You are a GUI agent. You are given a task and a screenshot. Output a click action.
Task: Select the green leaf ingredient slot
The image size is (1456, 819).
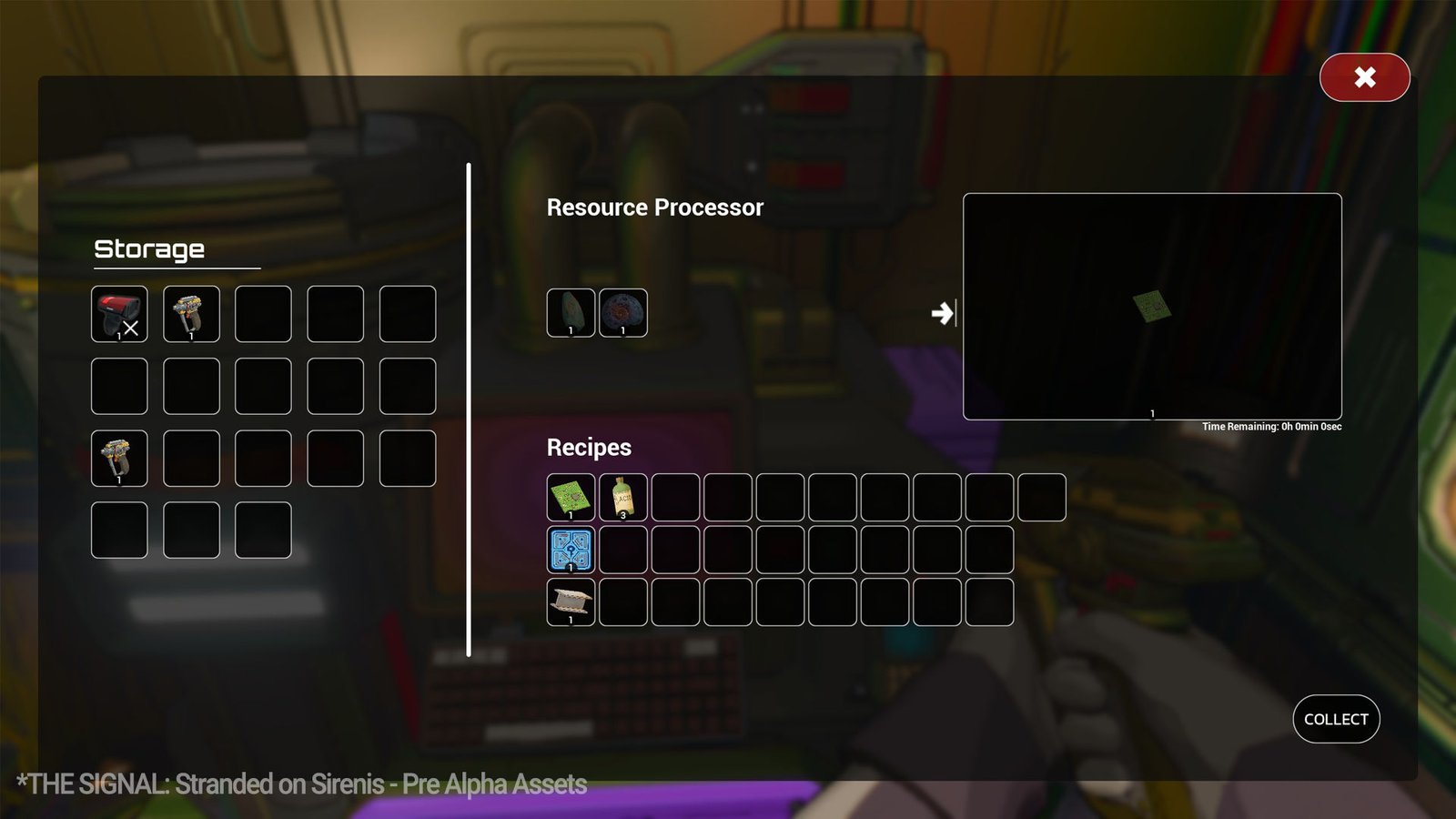(x=571, y=313)
